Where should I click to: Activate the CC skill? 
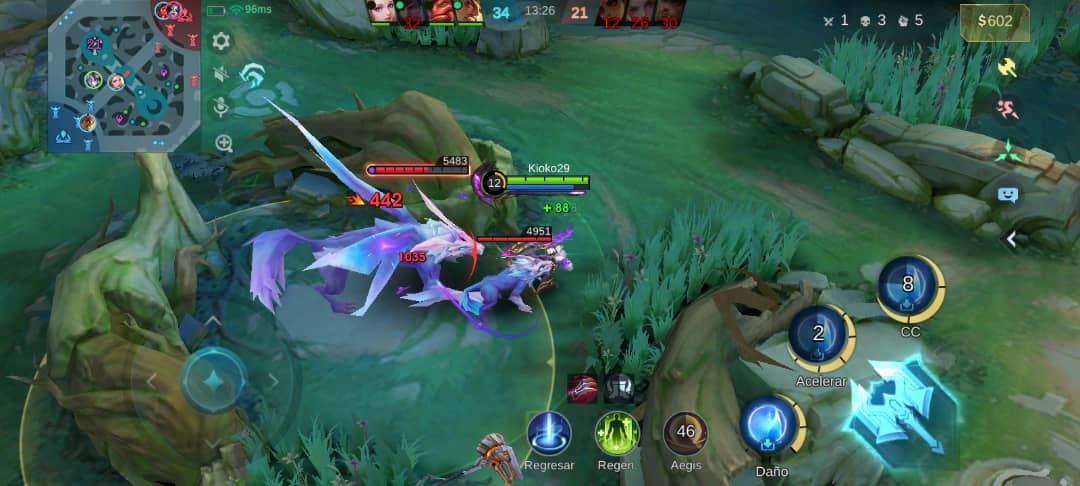[x=908, y=286]
